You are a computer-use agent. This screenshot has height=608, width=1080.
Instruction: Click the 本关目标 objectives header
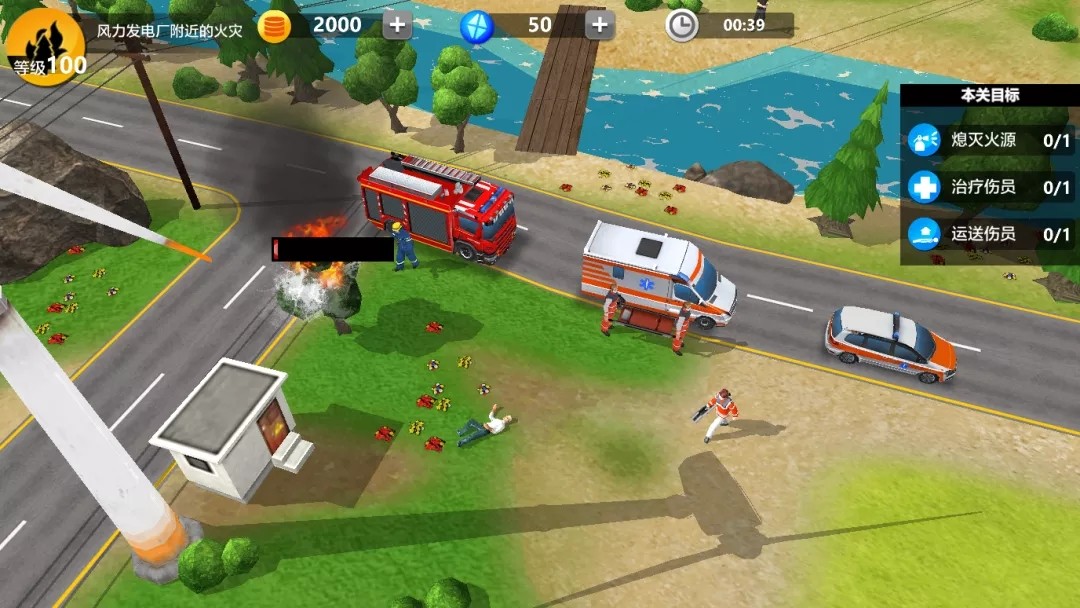[990, 95]
